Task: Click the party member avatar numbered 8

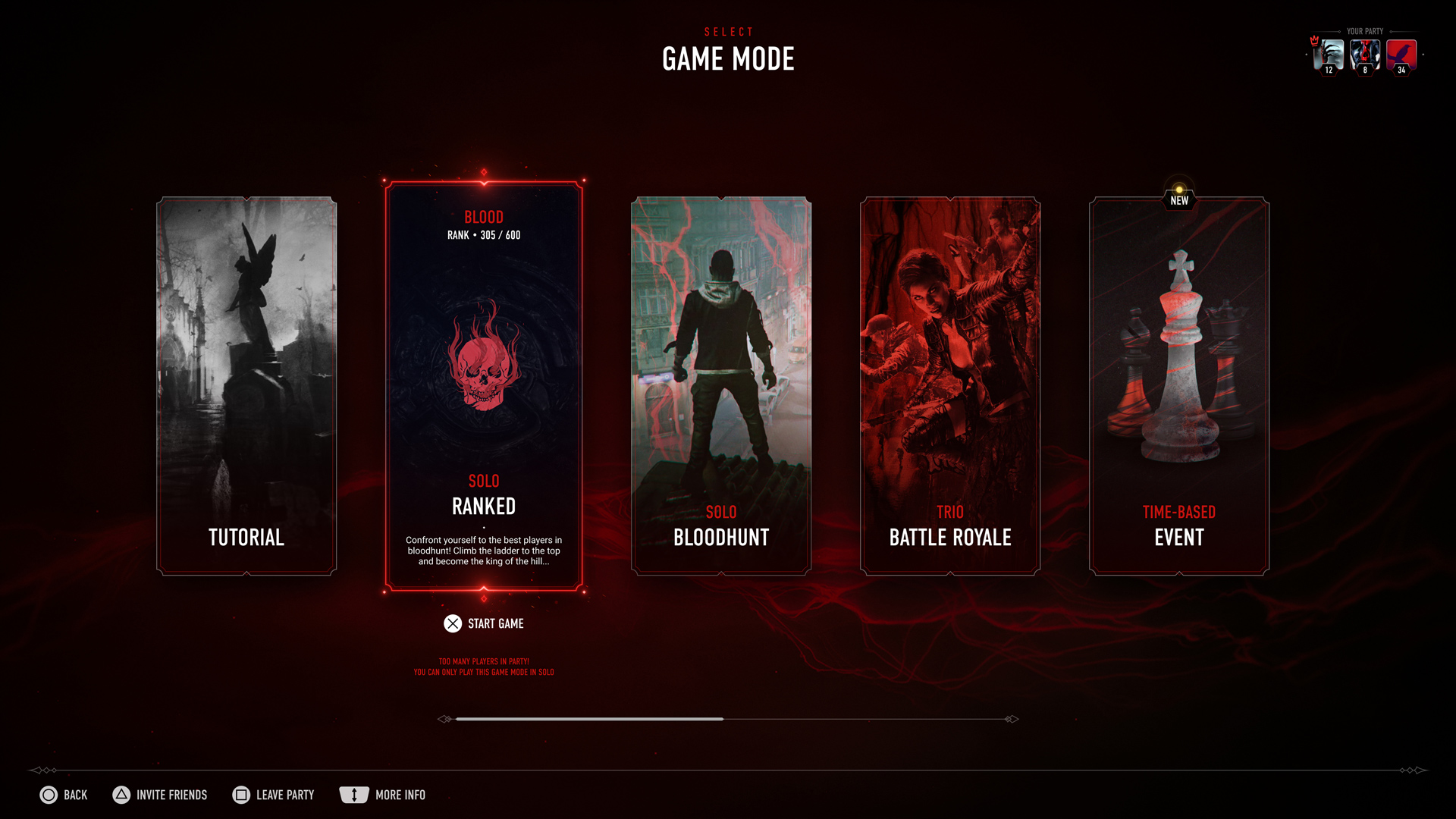Action: tap(1365, 55)
